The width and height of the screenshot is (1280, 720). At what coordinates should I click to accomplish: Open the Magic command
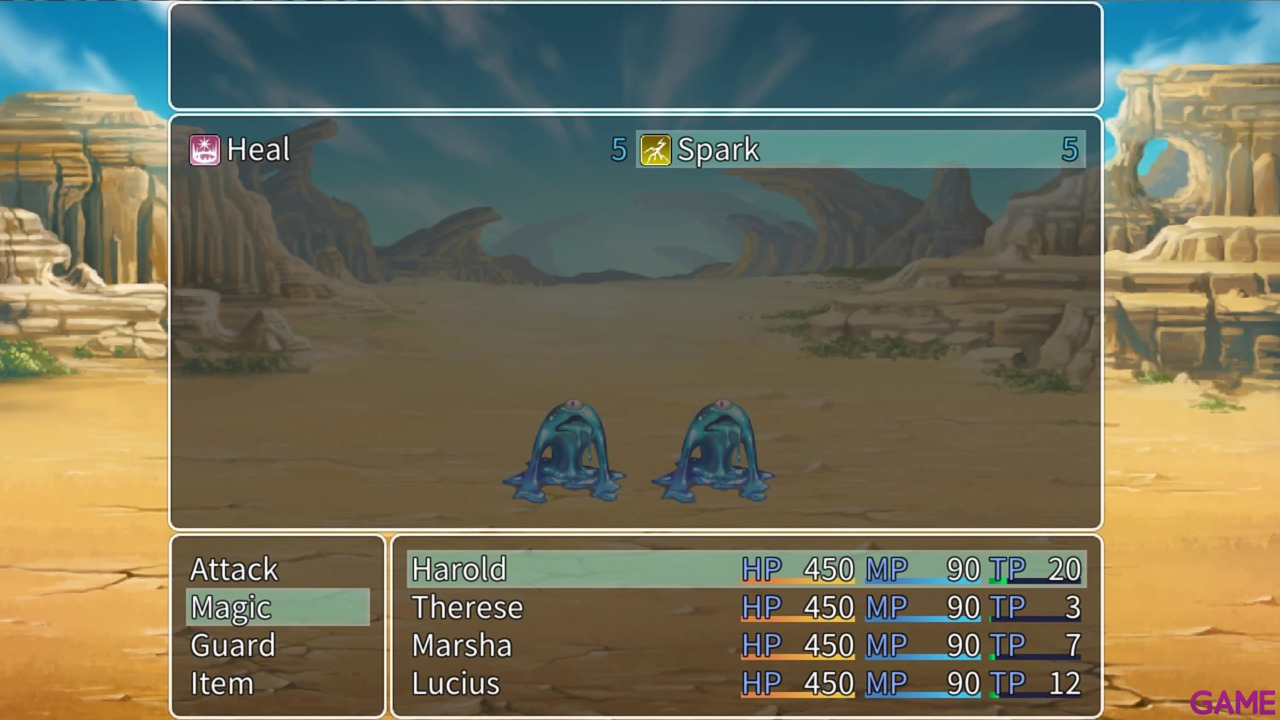tap(231, 607)
